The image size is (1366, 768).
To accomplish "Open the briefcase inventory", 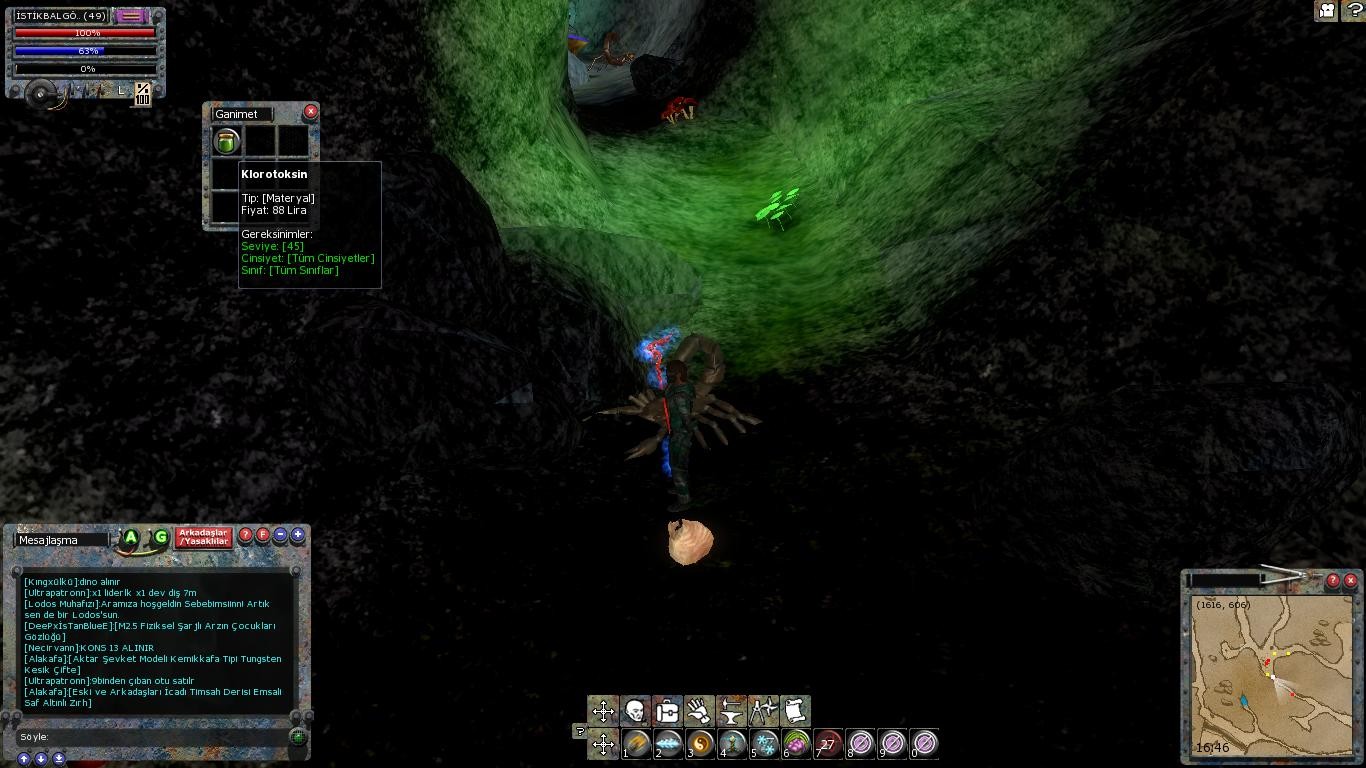I will [x=667, y=711].
